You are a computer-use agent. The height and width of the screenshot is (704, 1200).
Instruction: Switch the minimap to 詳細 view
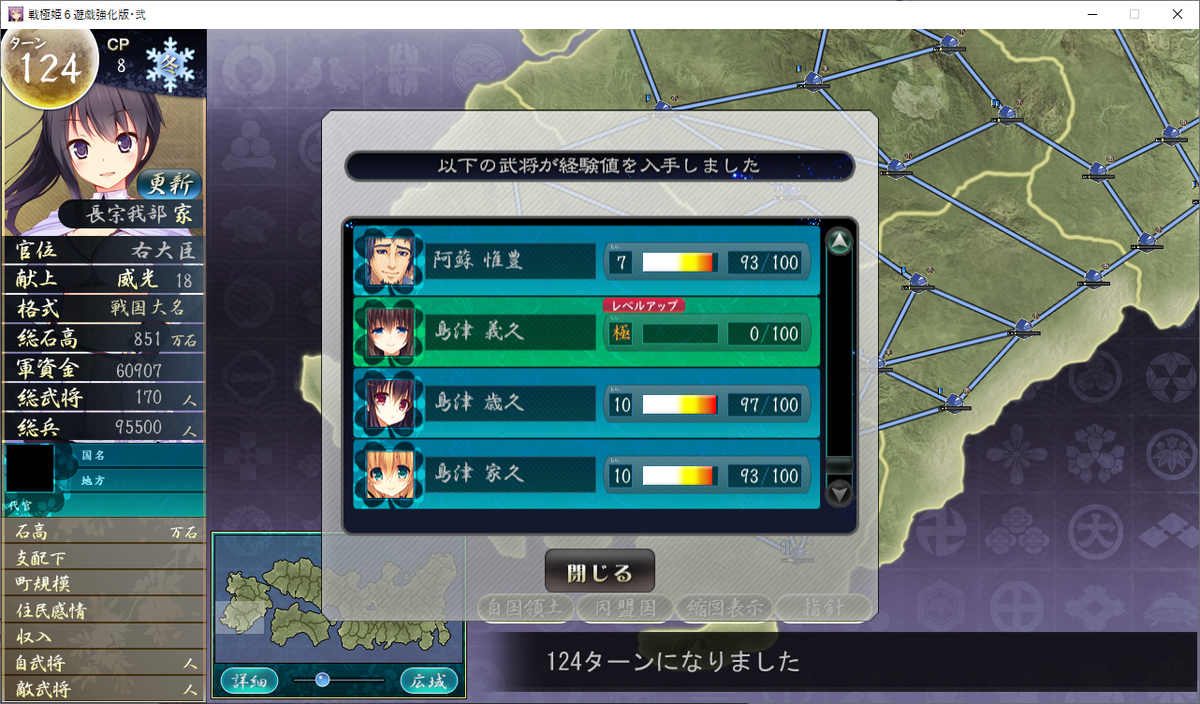click(x=249, y=682)
